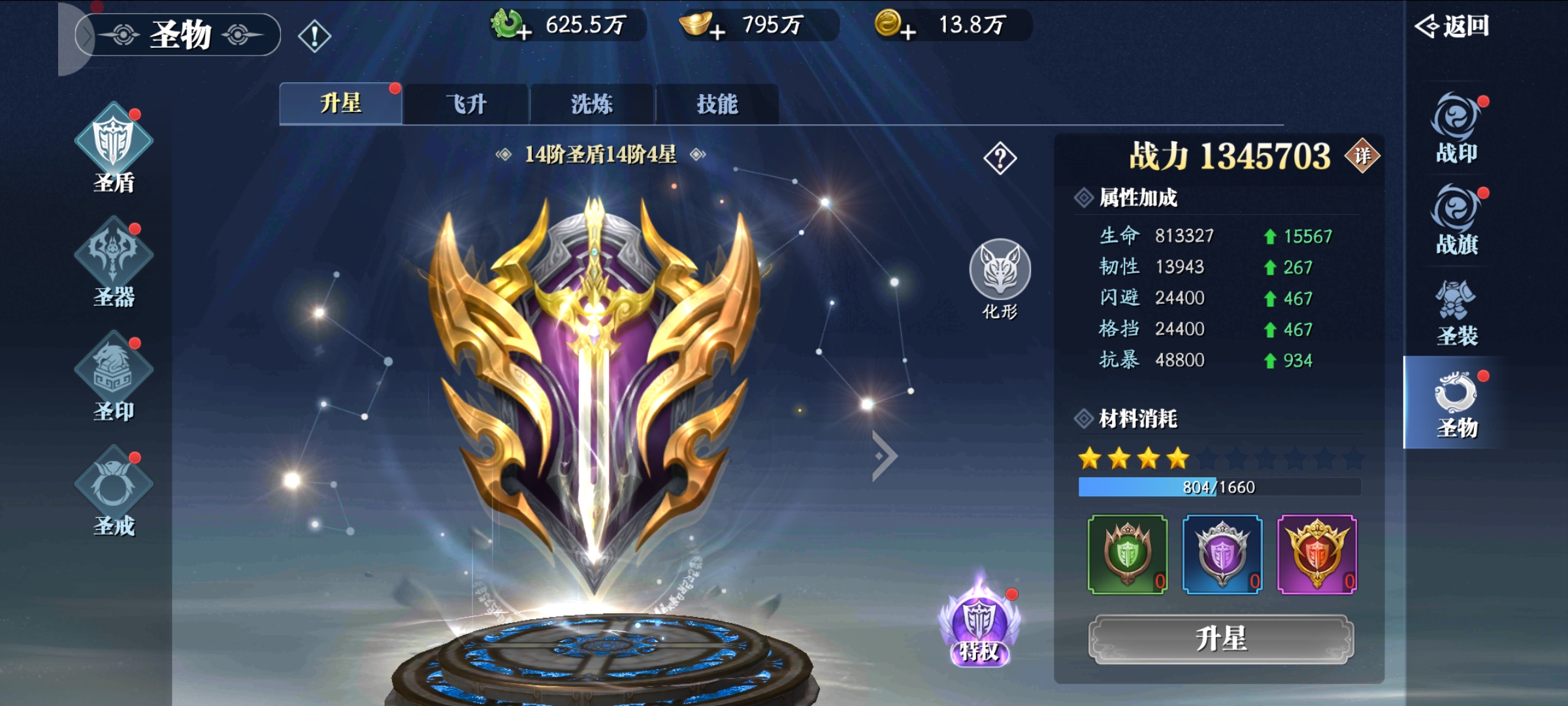Open the 战印 side menu
Viewport: 1568px width, 706px height.
click(x=1456, y=129)
